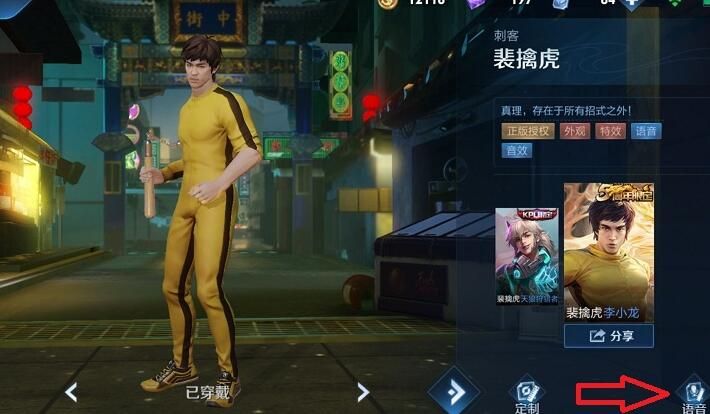Open the 定制 customize option

527,394
